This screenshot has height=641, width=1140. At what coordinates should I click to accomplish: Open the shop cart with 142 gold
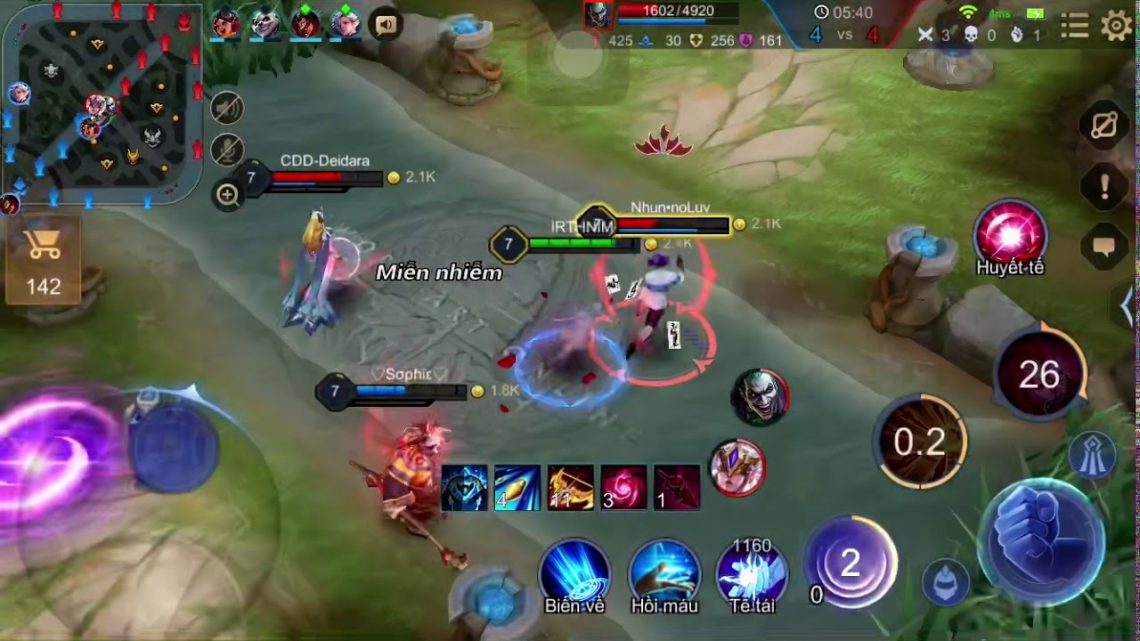[43, 259]
